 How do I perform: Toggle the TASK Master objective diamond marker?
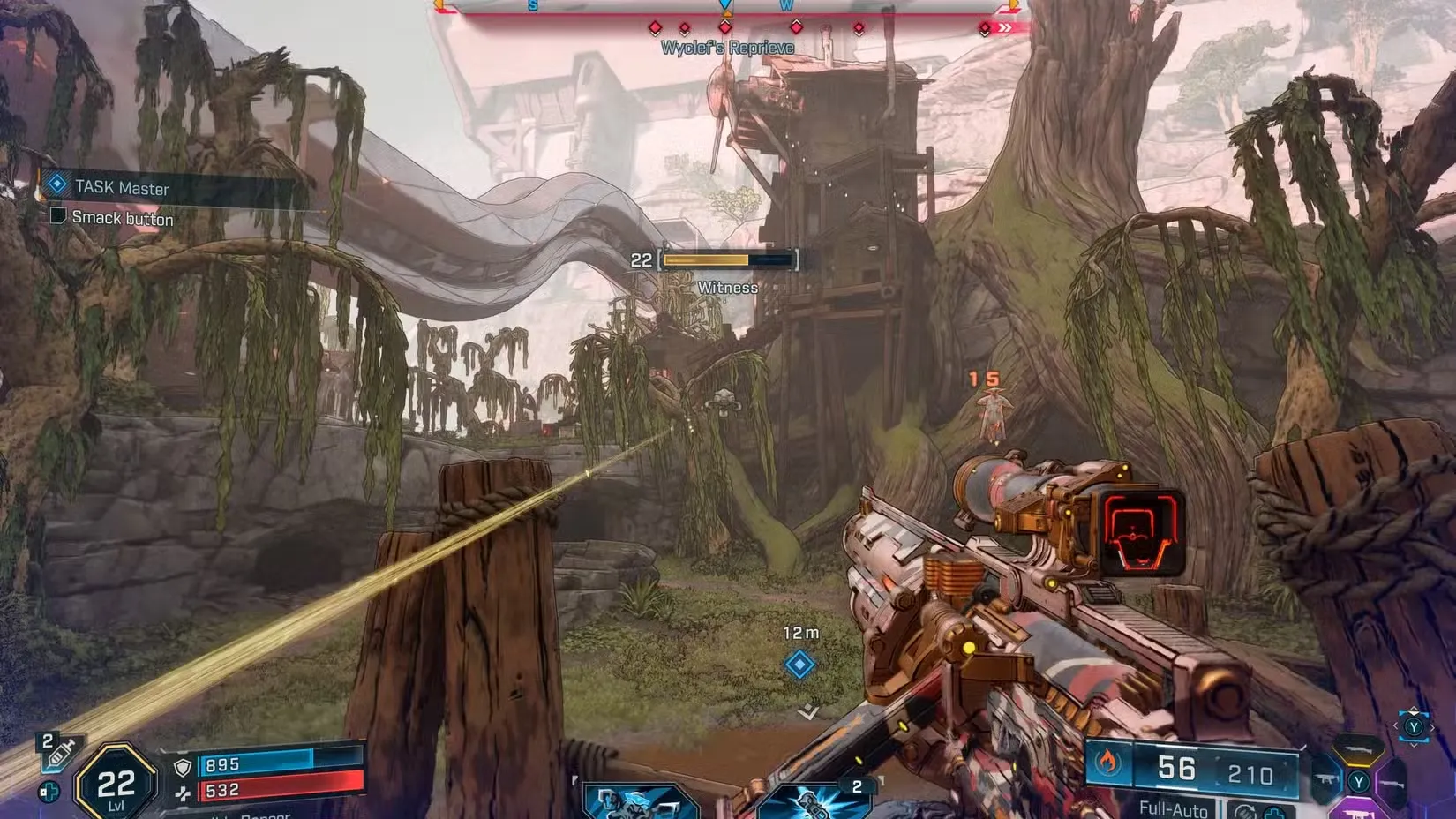point(56,184)
